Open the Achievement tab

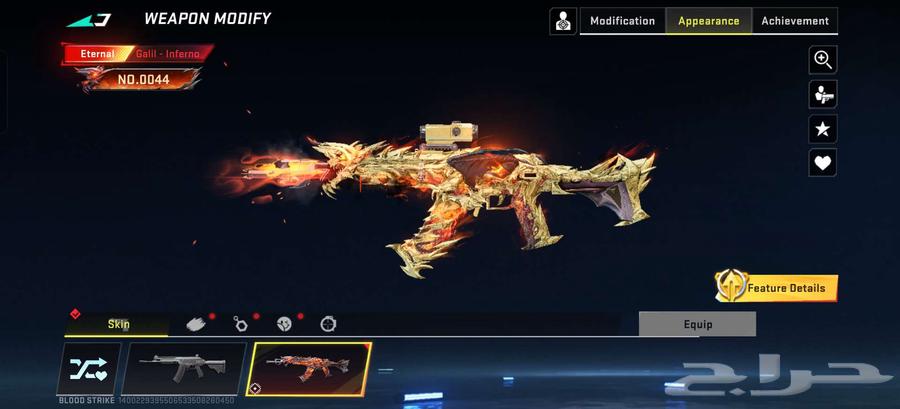[x=795, y=21]
